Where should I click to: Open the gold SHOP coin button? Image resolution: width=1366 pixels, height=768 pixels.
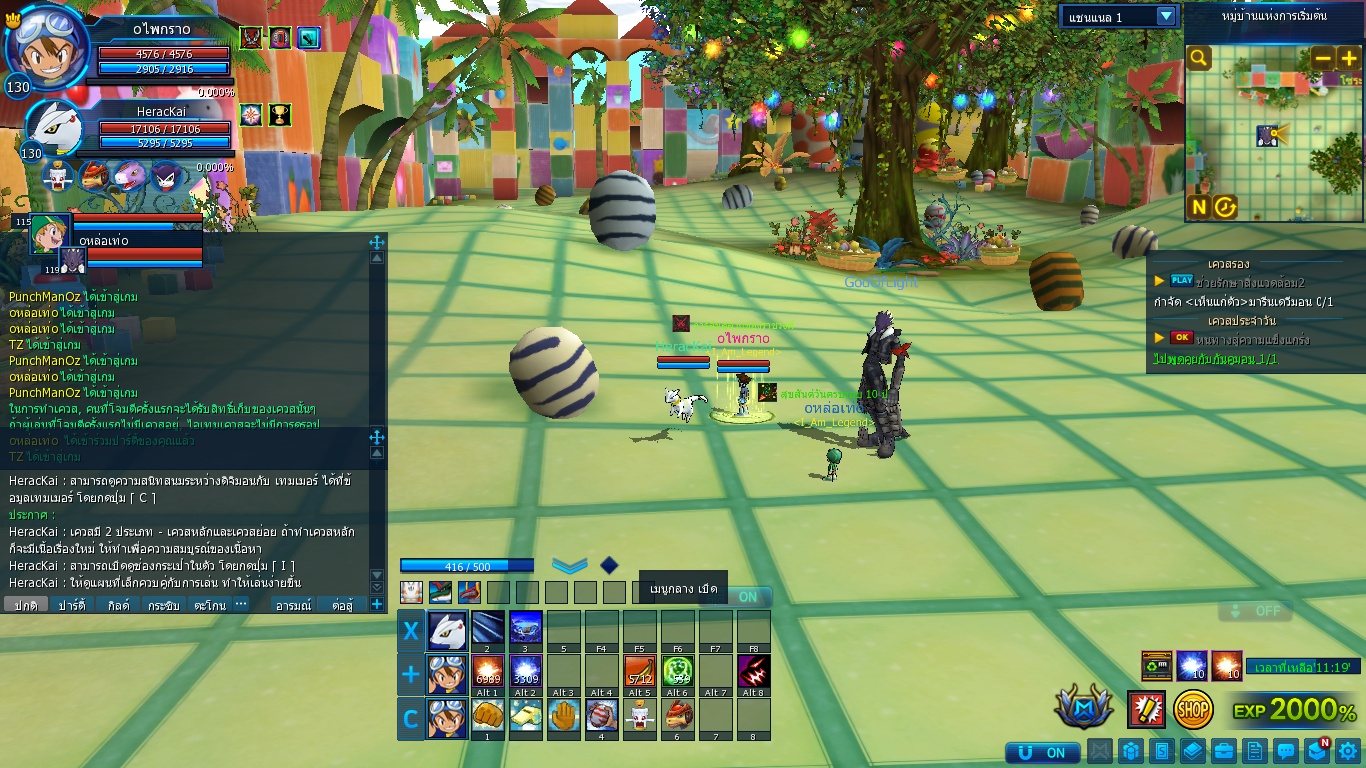pos(1193,709)
